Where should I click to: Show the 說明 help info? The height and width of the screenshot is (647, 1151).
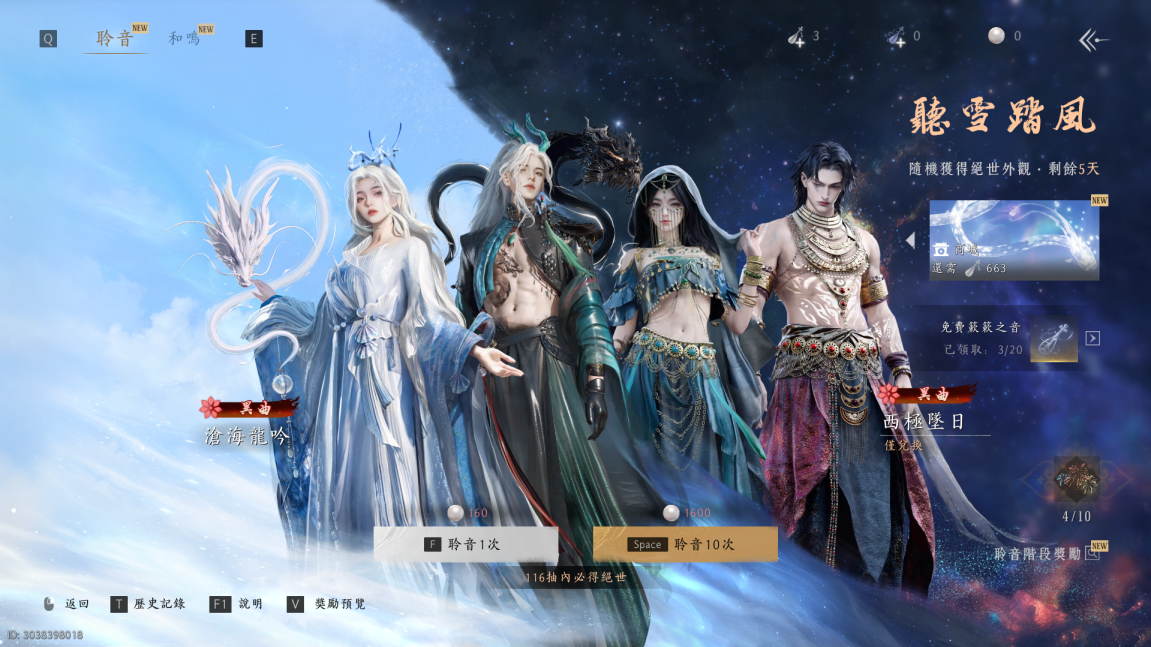(x=237, y=604)
